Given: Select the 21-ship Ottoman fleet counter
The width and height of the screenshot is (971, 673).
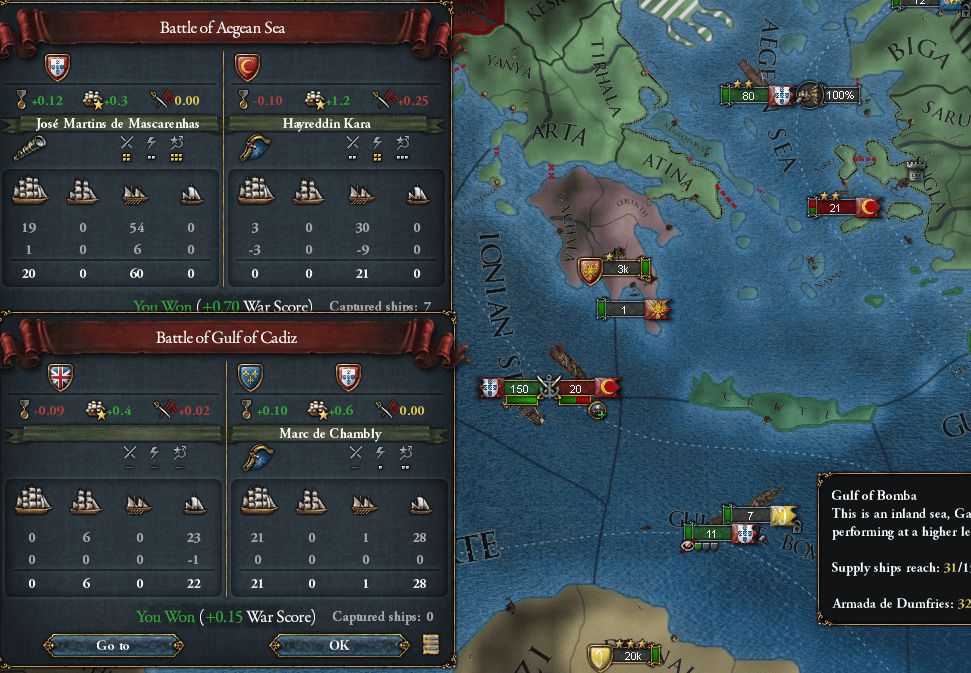Looking at the screenshot, I should coord(836,208).
